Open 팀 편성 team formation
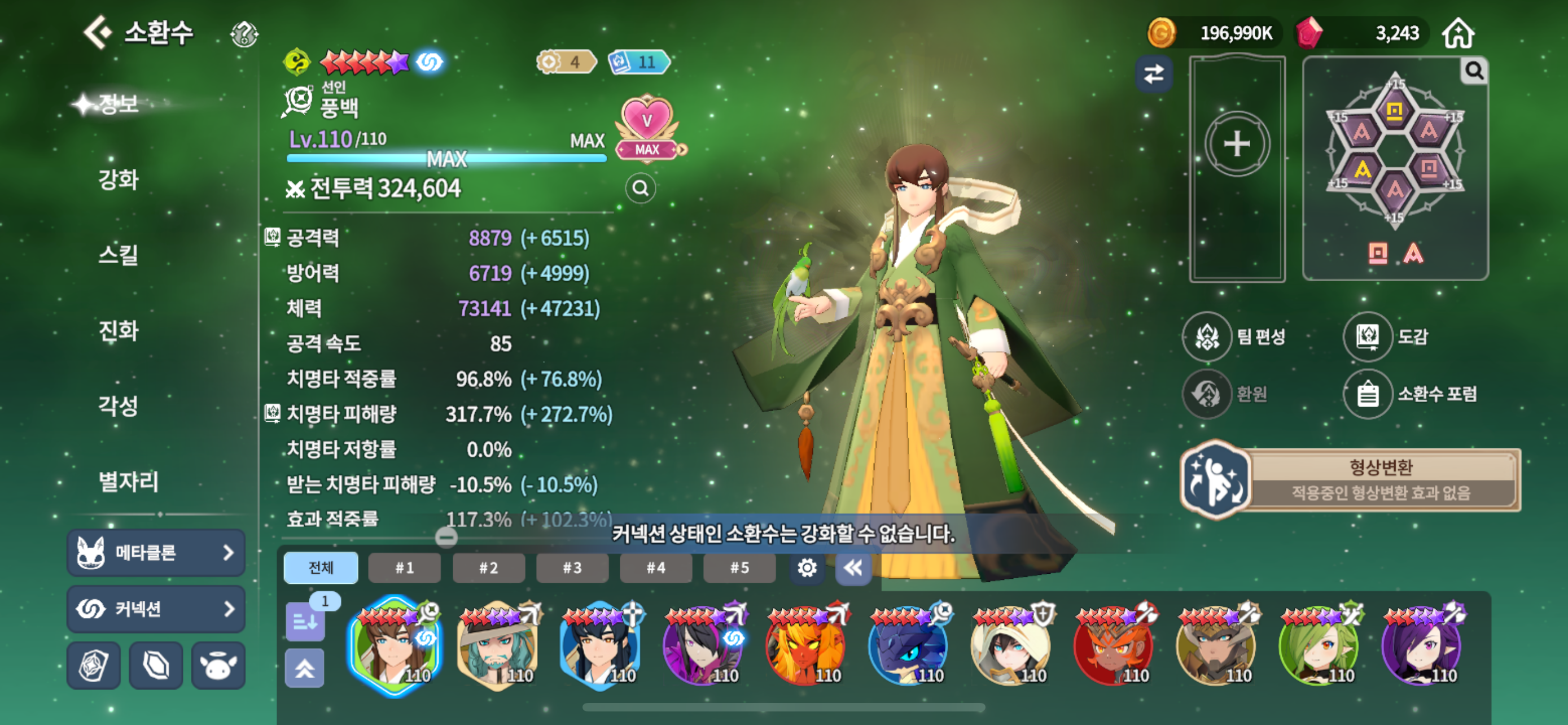 point(1234,336)
